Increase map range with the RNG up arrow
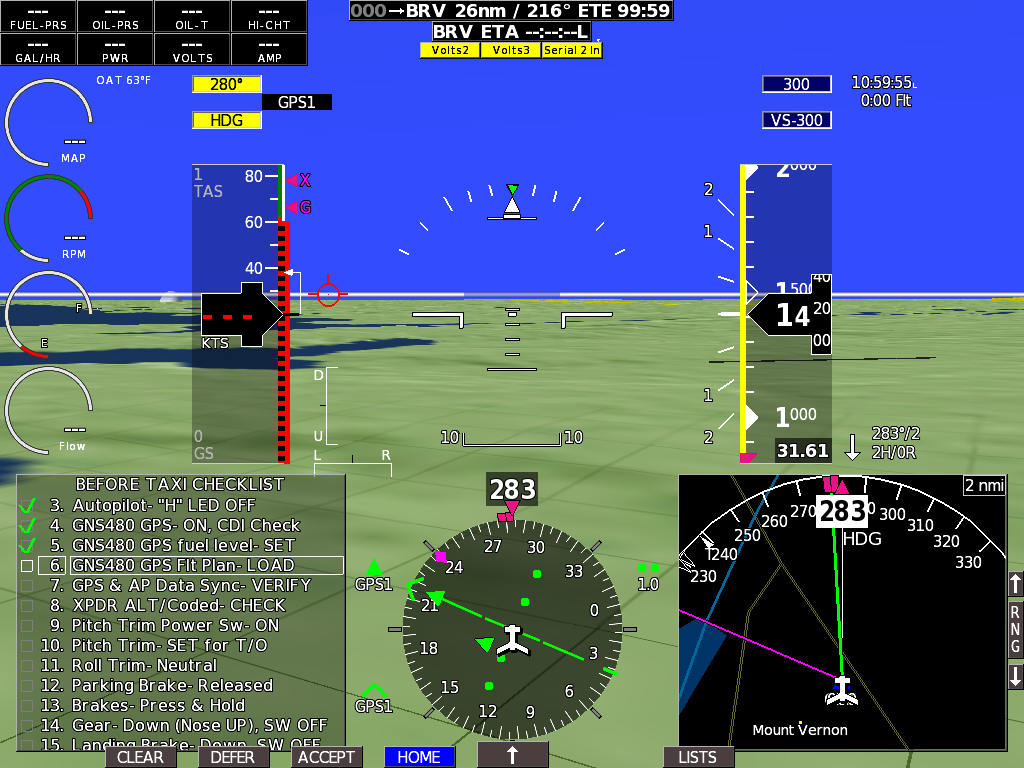This screenshot has width=1024, height=768. tap(1015, 584)
